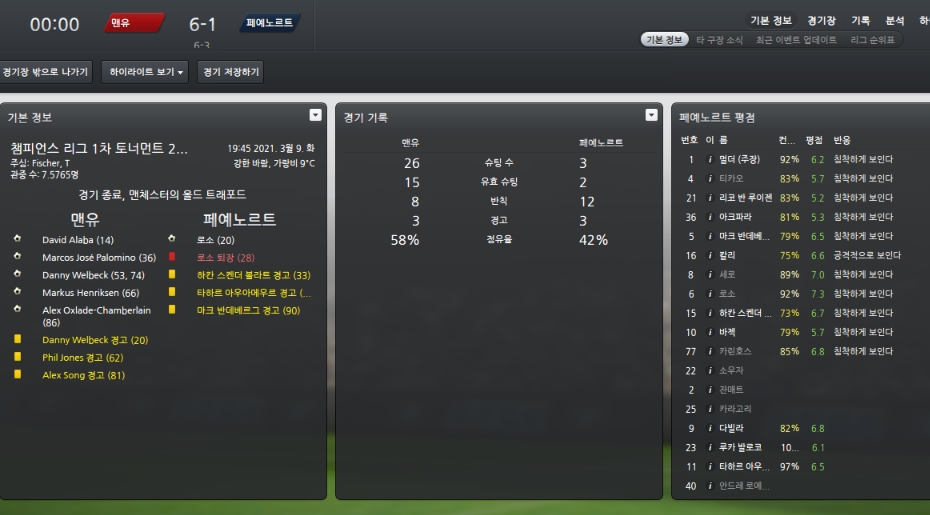Open the 기록 top tab
Screen dimensions: 930x515
[860, 20]
